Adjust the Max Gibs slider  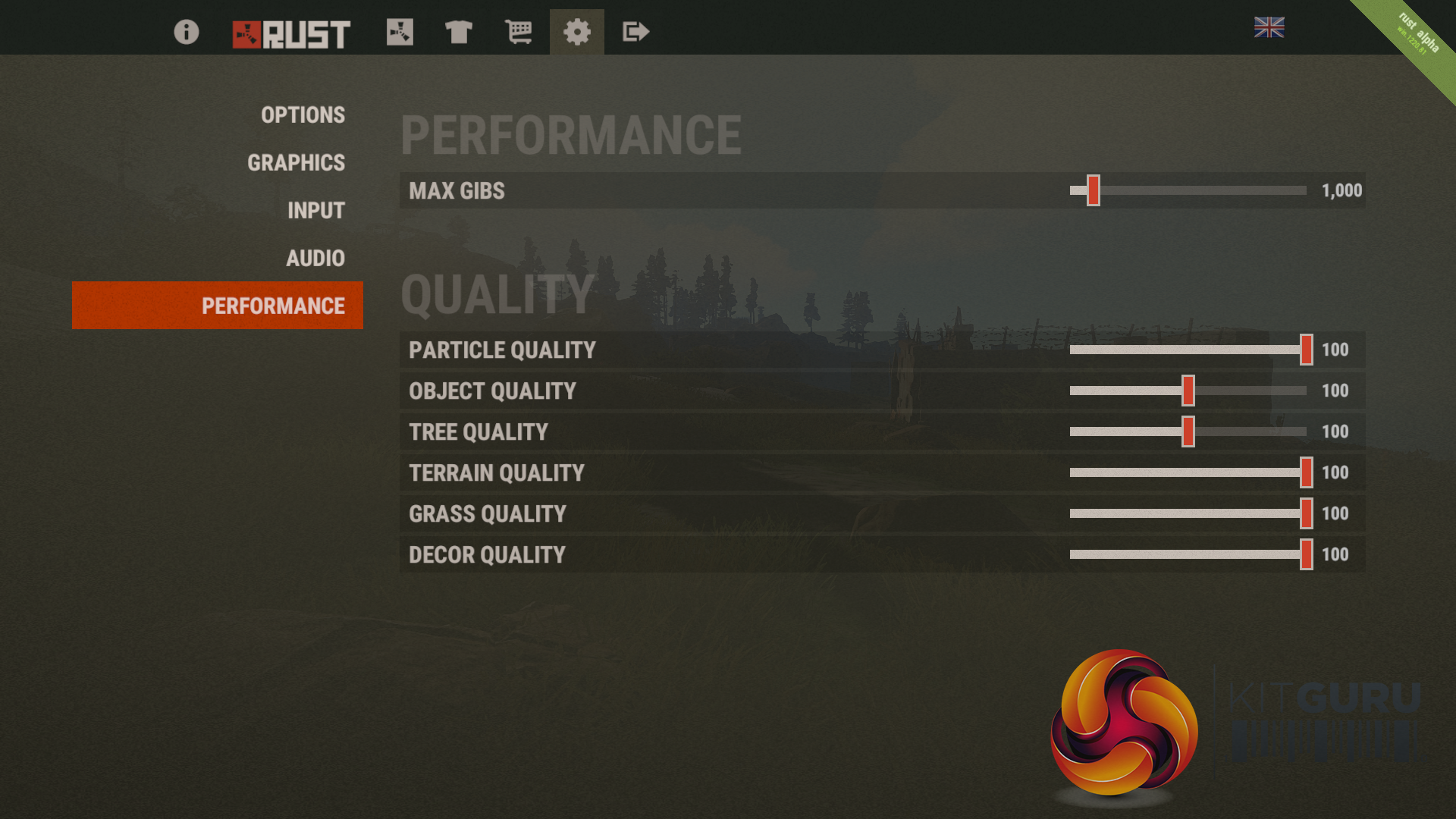click(x=1093, y=190)
